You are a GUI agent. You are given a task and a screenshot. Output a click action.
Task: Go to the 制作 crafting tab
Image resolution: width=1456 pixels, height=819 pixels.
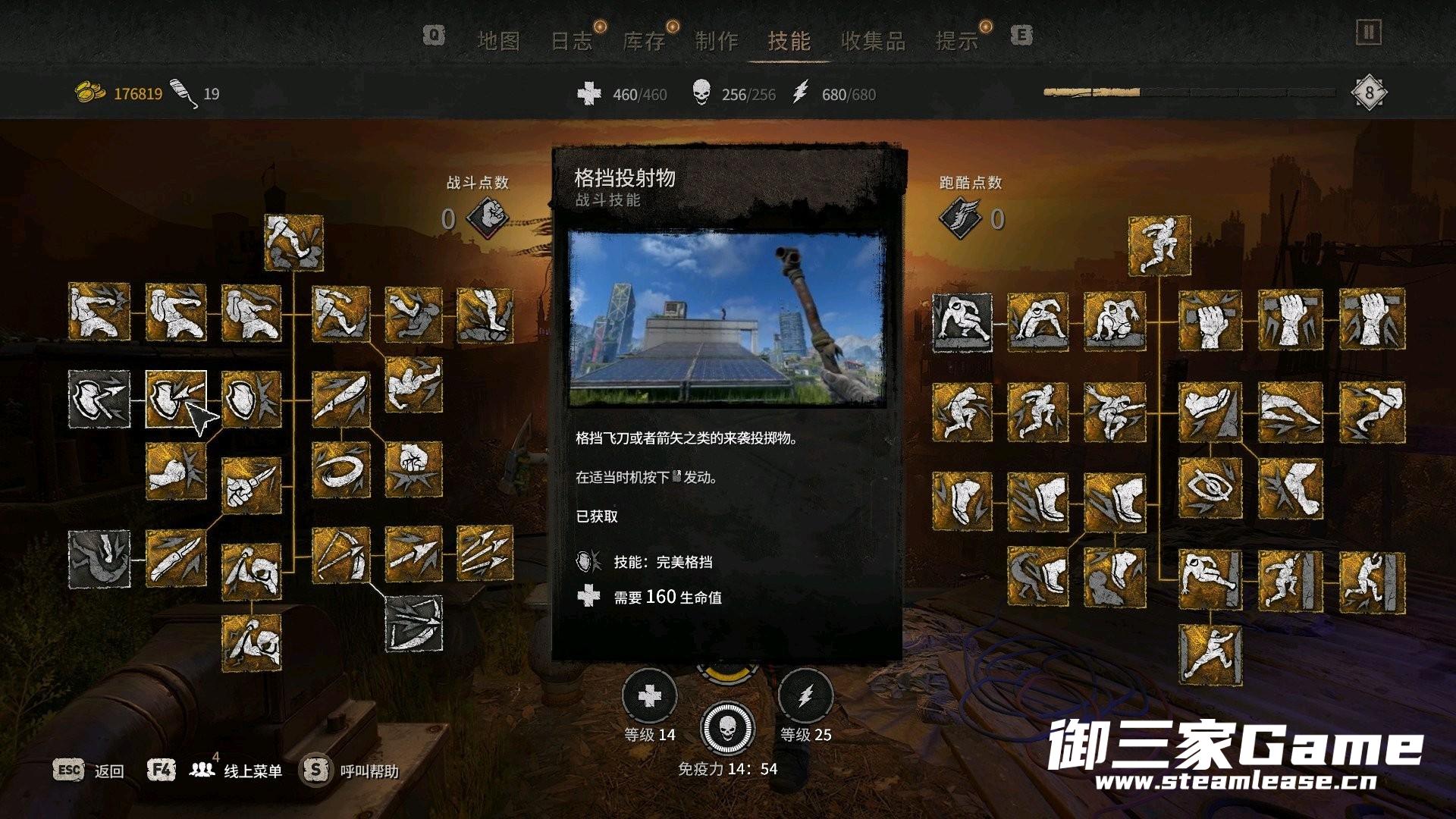(717, 41)
